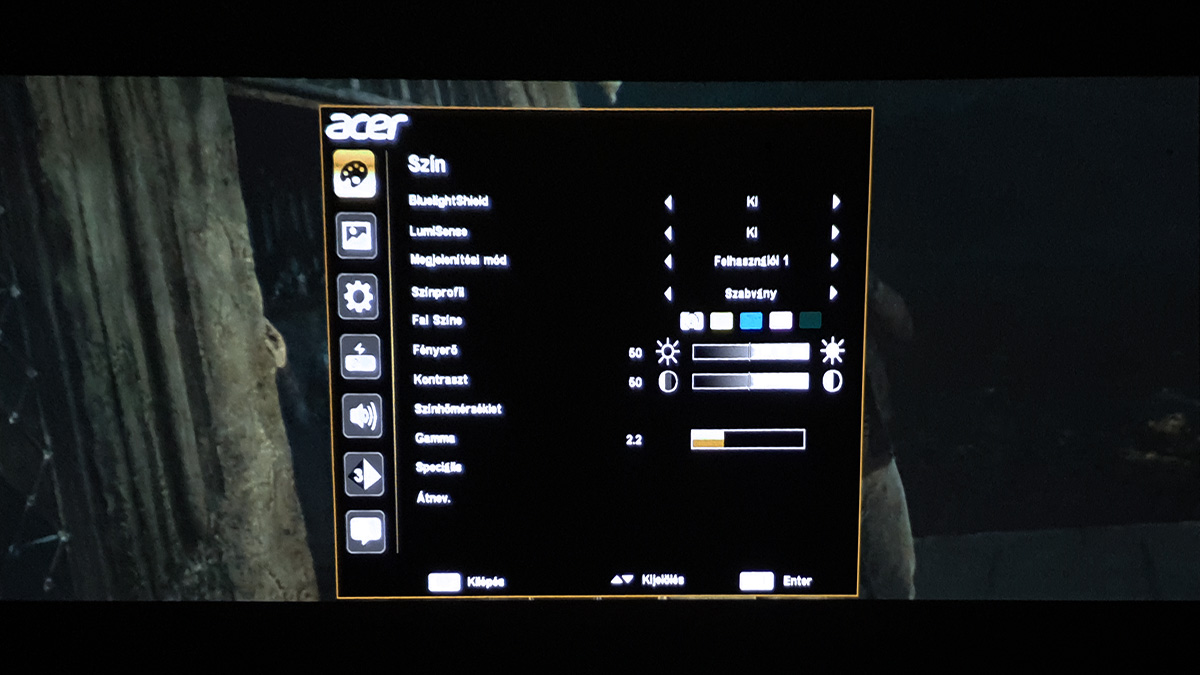This screenshot has height=675, width=1200.
Task: Select the BluelightShield menu row label
Action: [x=449, y=201]
